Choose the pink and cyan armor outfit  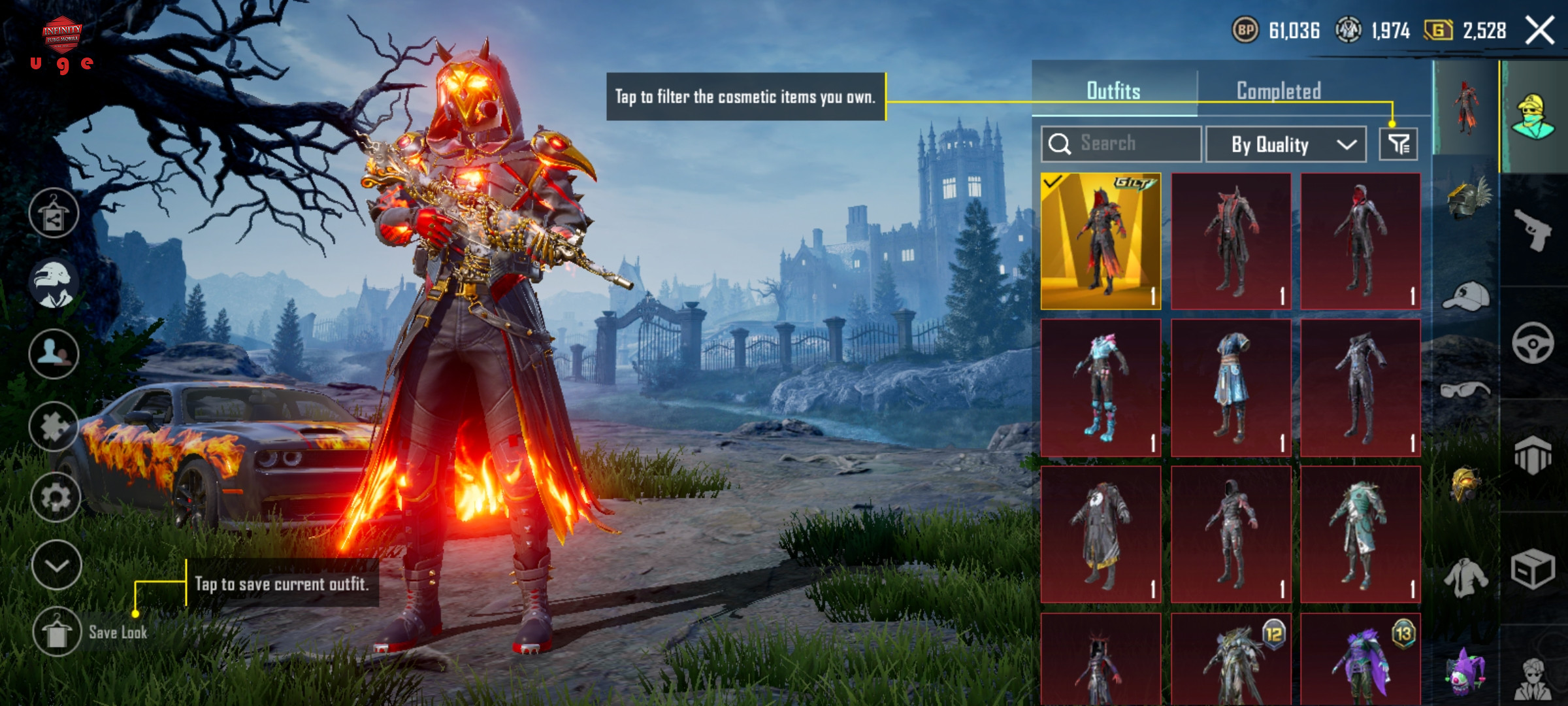1101,388
